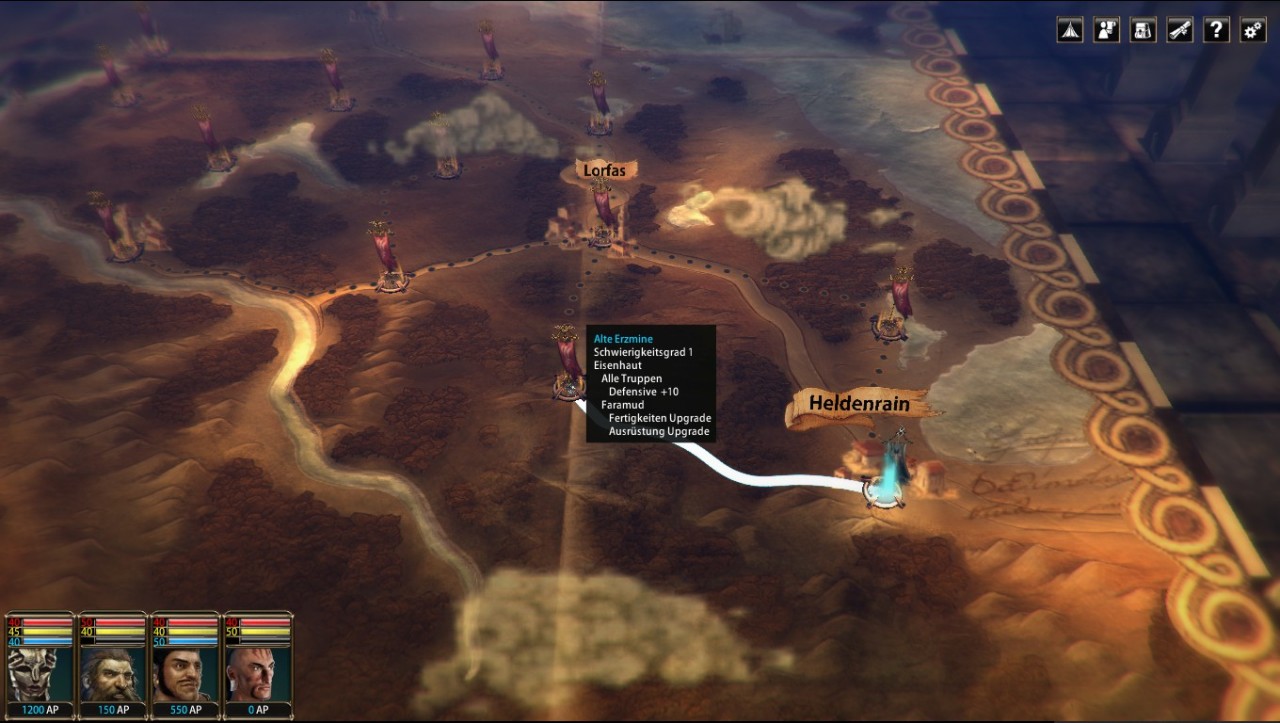Open the camp via the tent icon
This screenshot has width=1280, height=723.
click(x=1069, y=30)
